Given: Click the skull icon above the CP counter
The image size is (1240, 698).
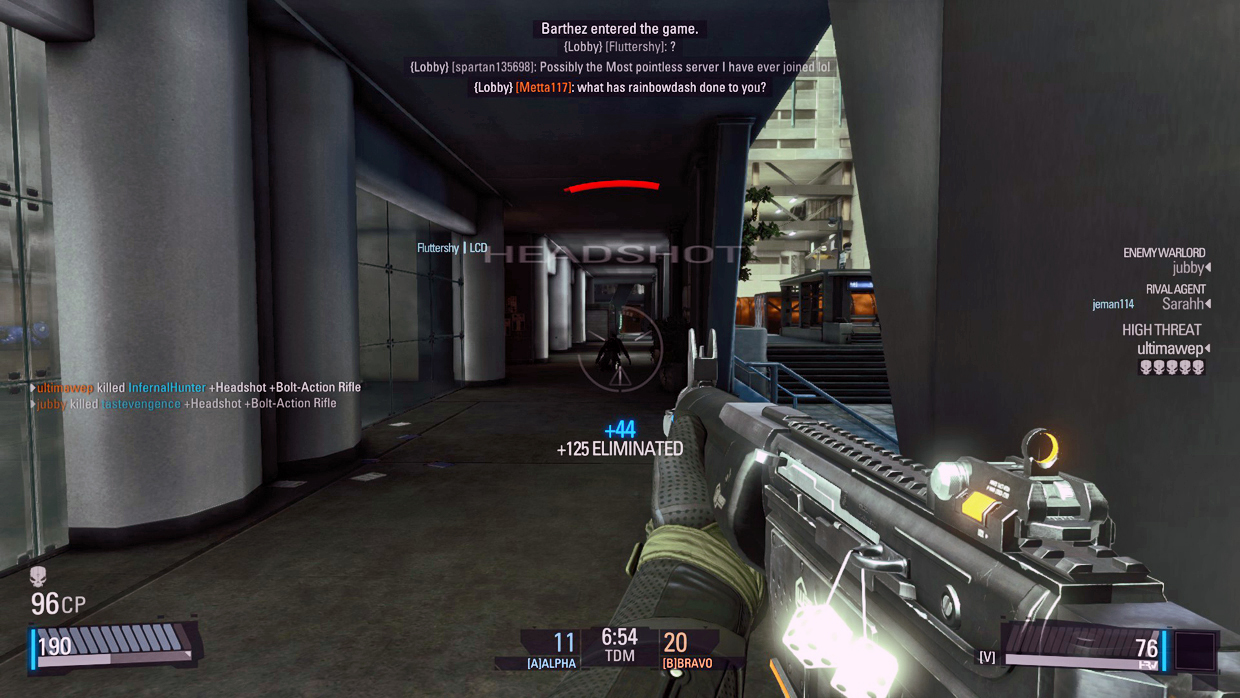Looking at the screenshot, I should coord(38,577).
